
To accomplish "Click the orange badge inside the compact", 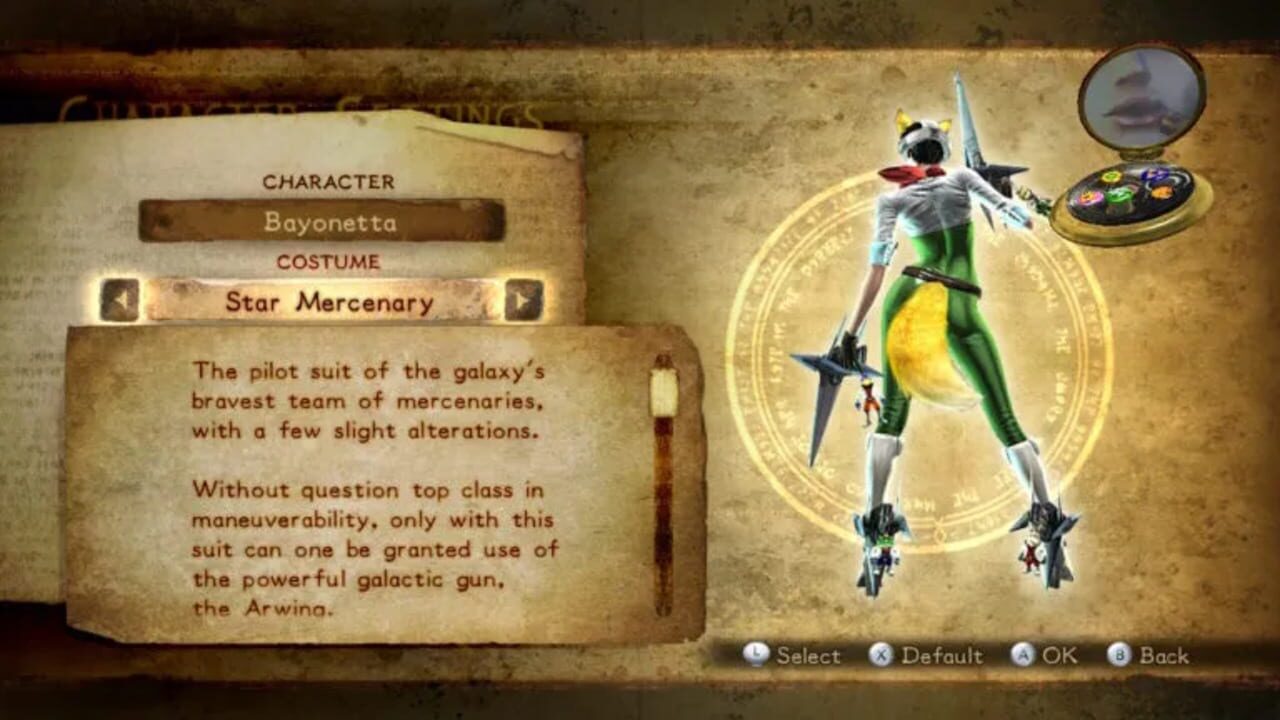I will click(x=1162, y=191).
